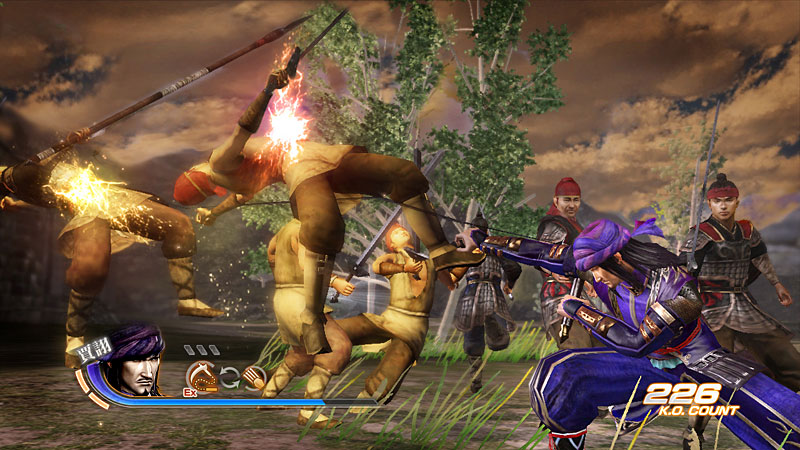Select the secondary weapon icon

coord(255,378)
